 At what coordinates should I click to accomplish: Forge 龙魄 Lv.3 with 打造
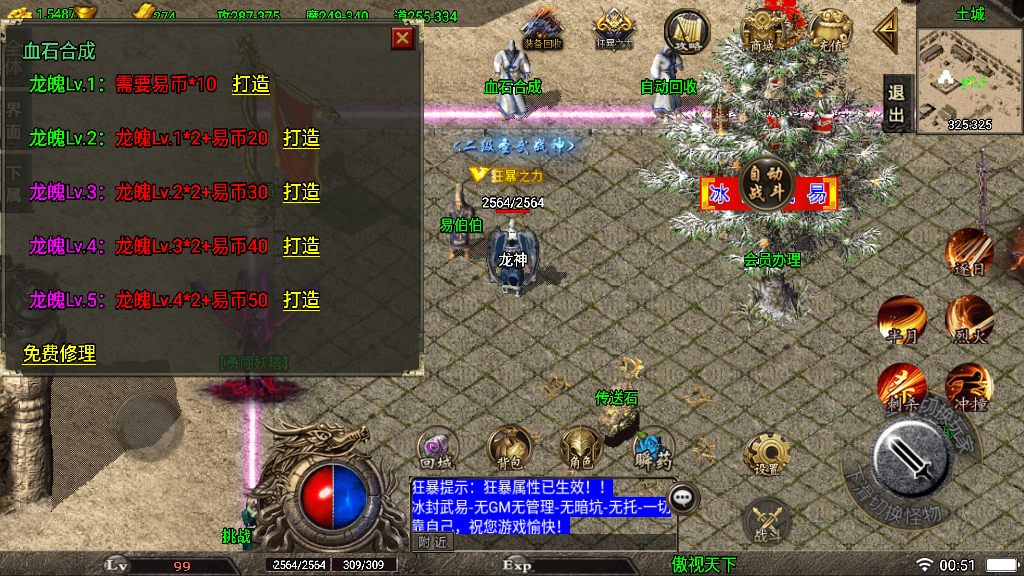pos(301,192)
